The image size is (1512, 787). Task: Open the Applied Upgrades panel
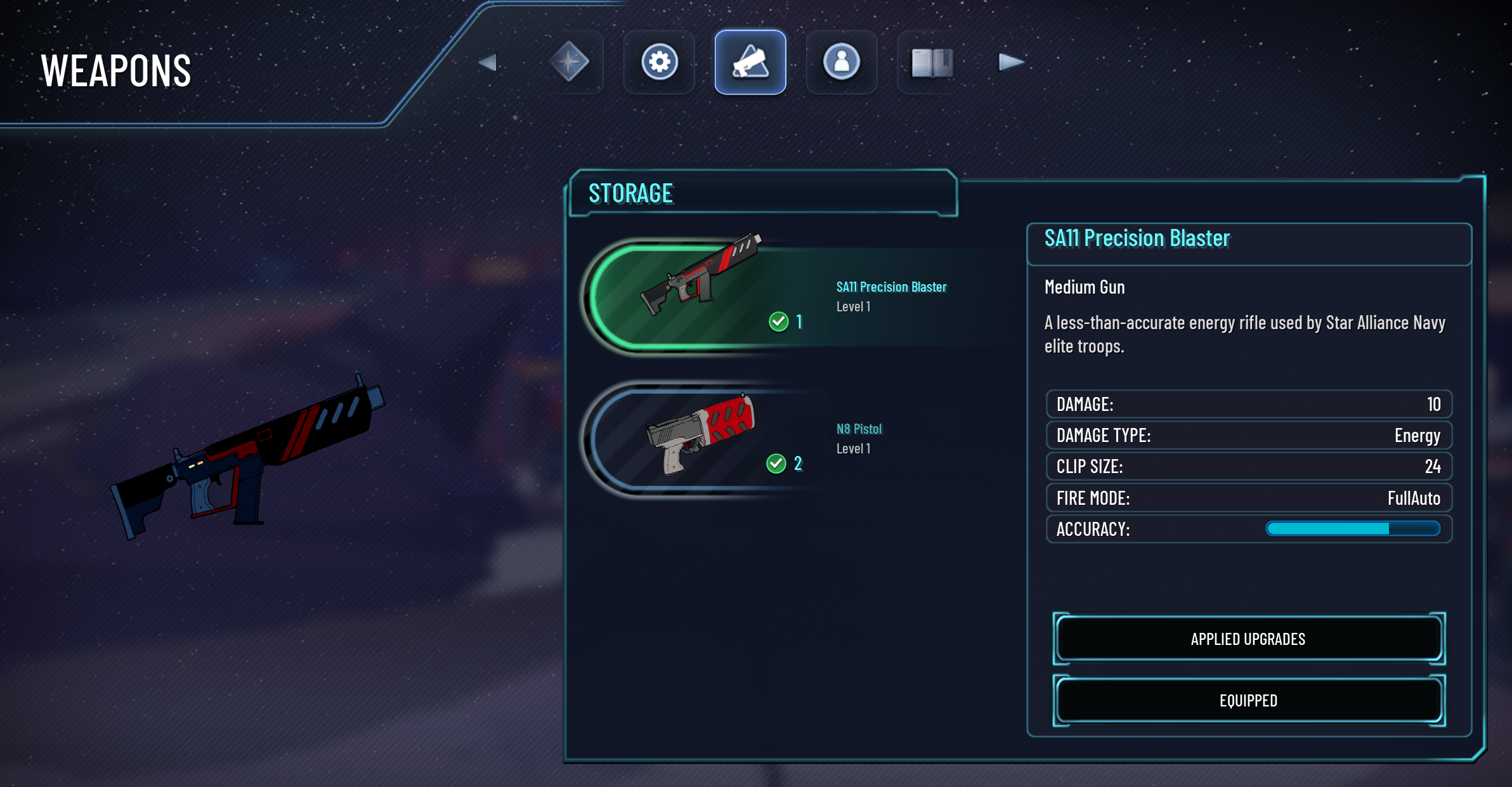click(1248, 639)
